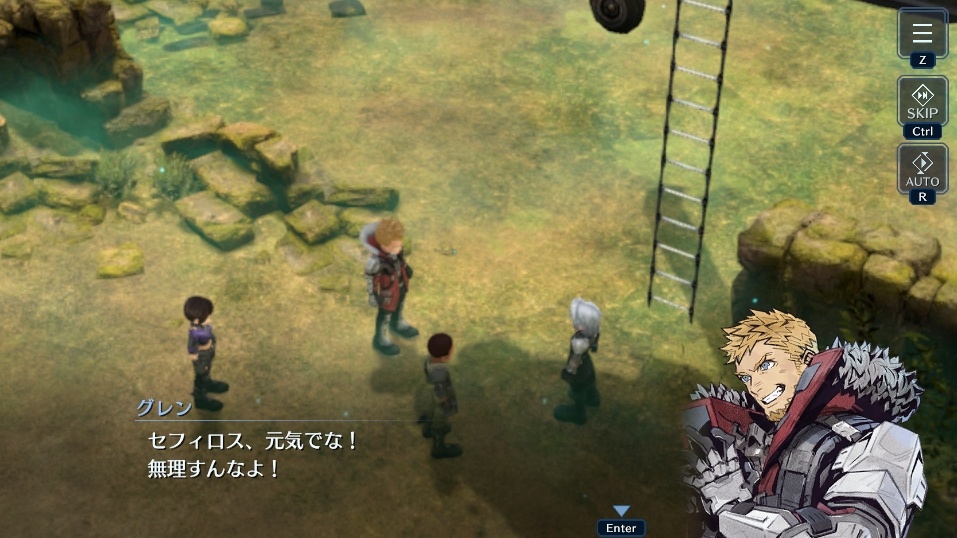Advance dialogue with the blue arrow indicator

click(x=621, y=512)
